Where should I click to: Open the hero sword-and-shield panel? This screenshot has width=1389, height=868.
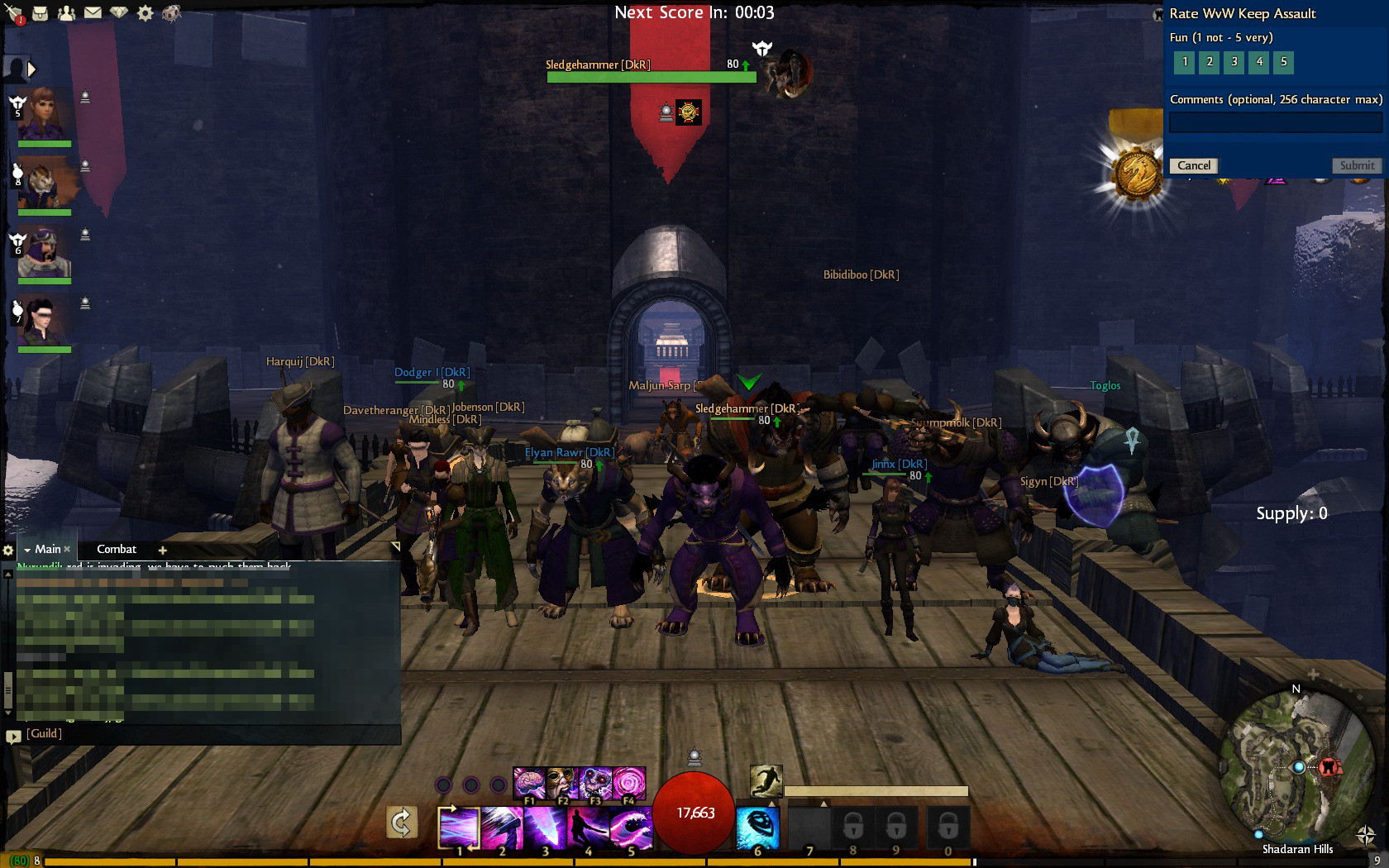(x=13, y=13)
